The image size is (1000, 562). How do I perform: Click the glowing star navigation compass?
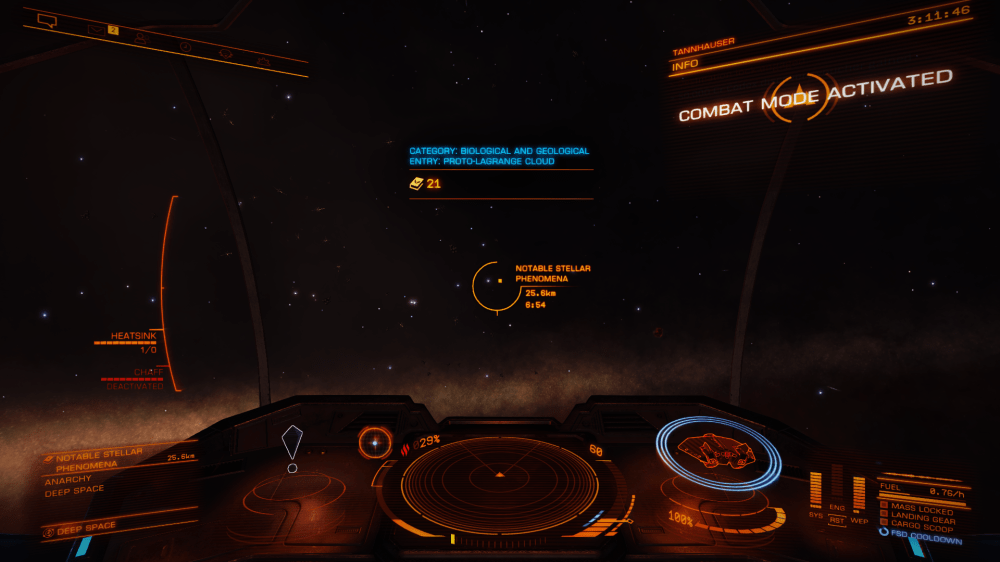click(375, 441)
